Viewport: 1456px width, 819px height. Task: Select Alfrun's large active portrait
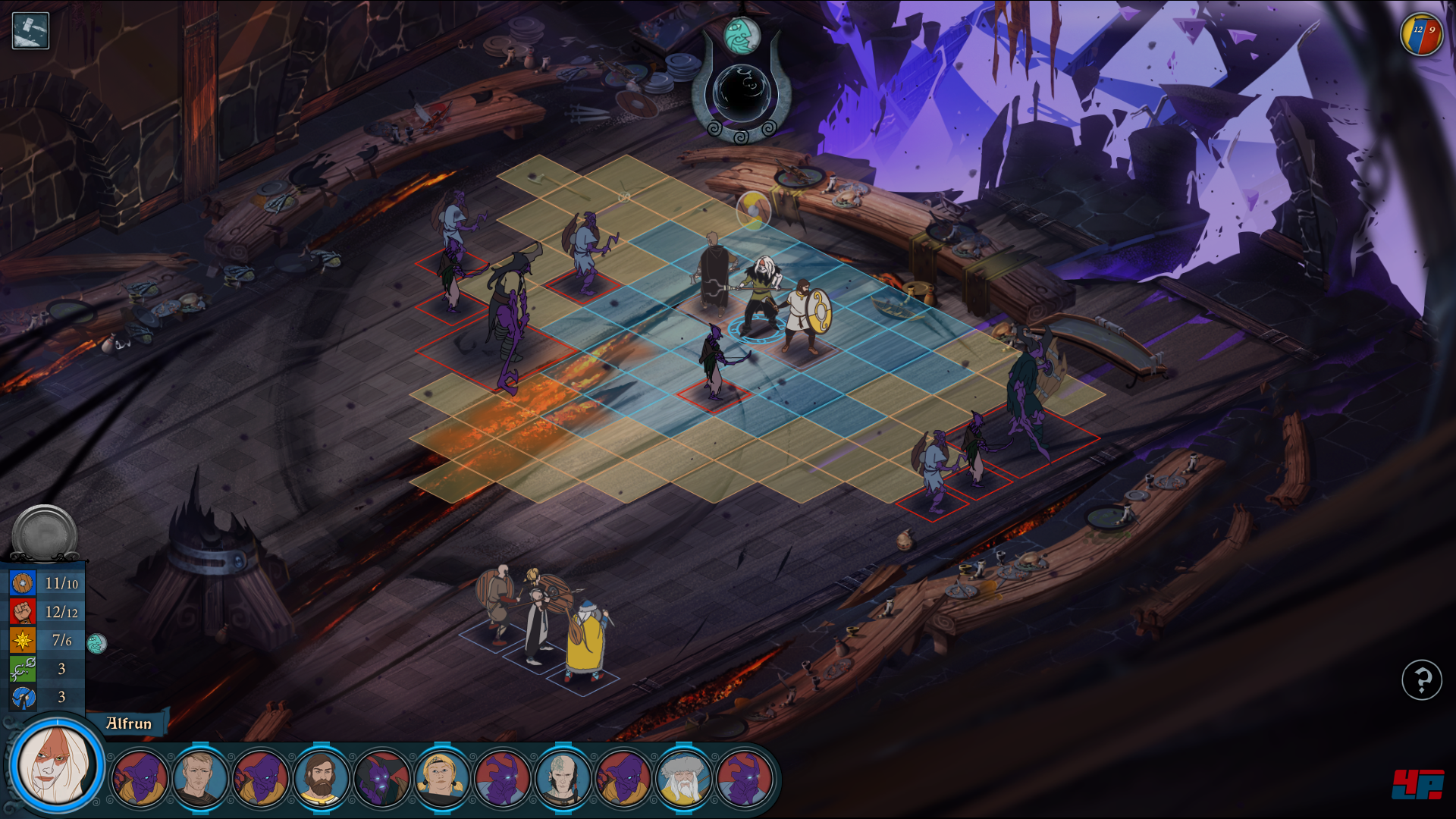point(58,764)
